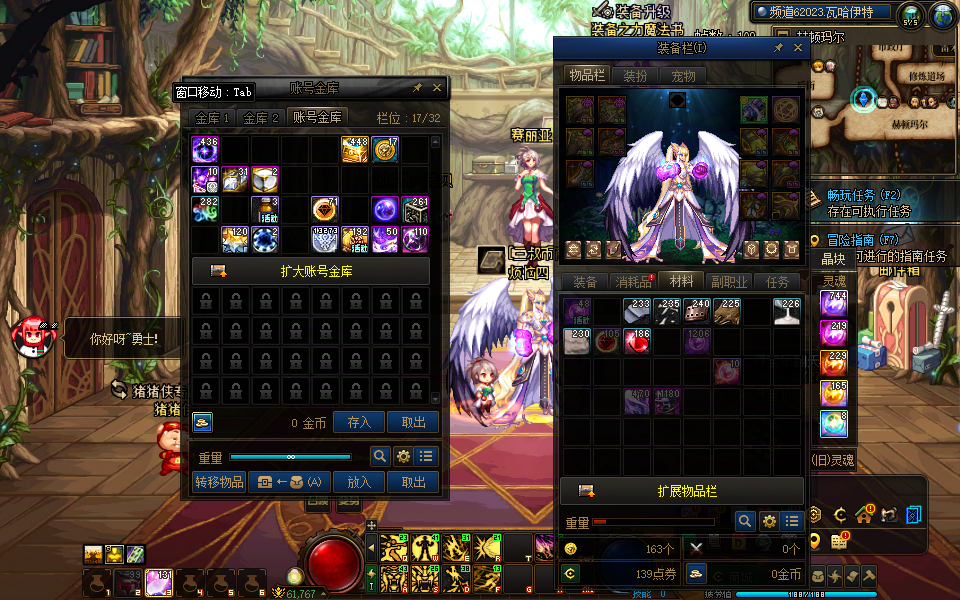Open the 宠物 pet tab
960x600 pixels.
click(683, 75)
